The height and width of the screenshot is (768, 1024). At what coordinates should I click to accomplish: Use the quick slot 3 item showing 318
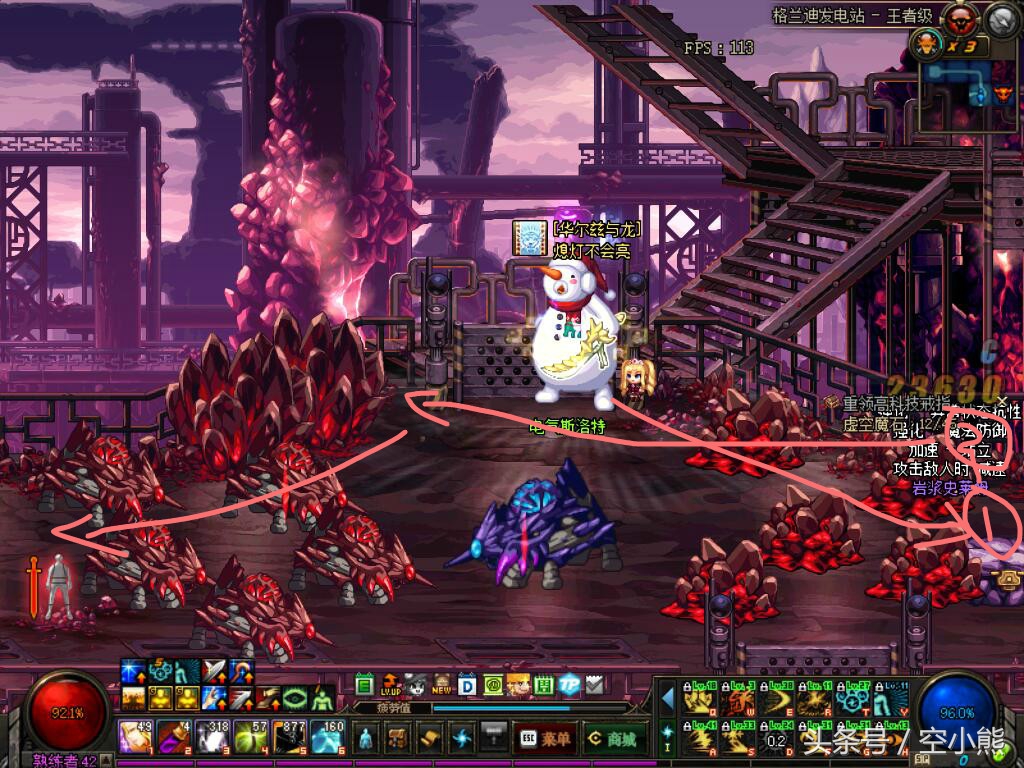click(211, 737)
